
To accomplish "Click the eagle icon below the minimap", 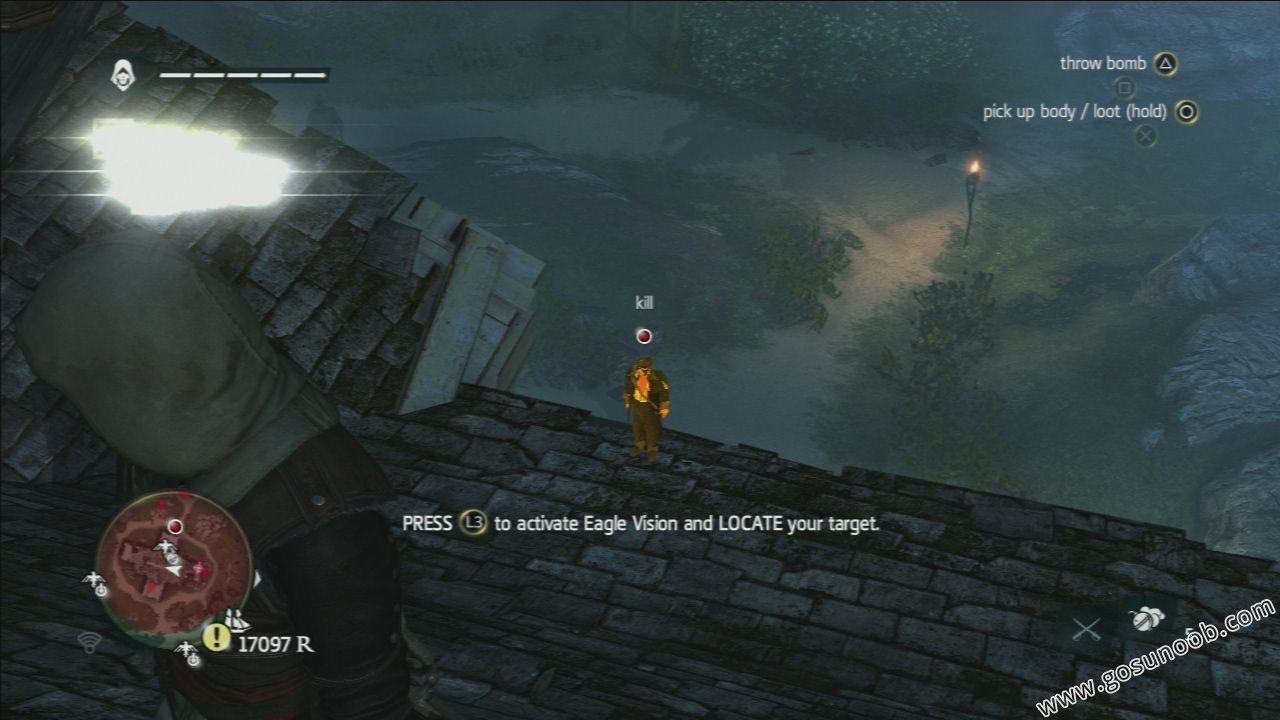I will coord(188,653).
